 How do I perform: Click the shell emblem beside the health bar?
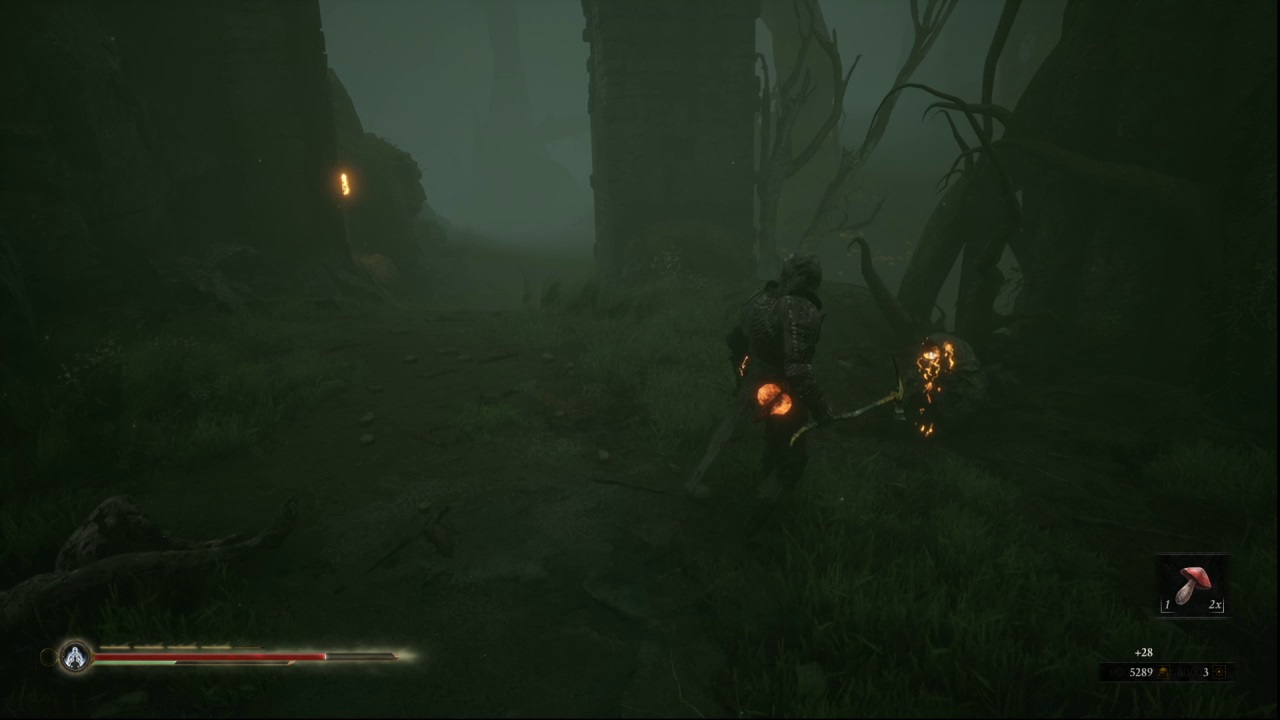(x=75, y=657)
